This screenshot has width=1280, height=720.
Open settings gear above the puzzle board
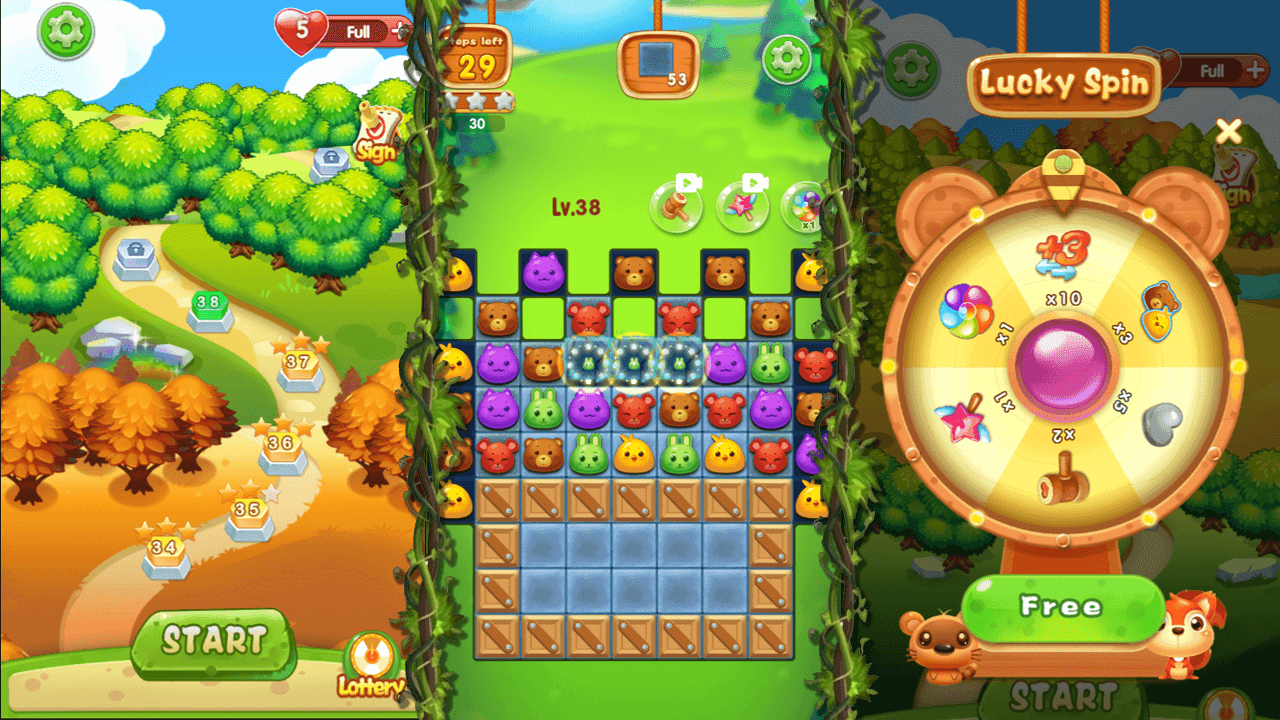pyautogui.click(x=786, y=60)
